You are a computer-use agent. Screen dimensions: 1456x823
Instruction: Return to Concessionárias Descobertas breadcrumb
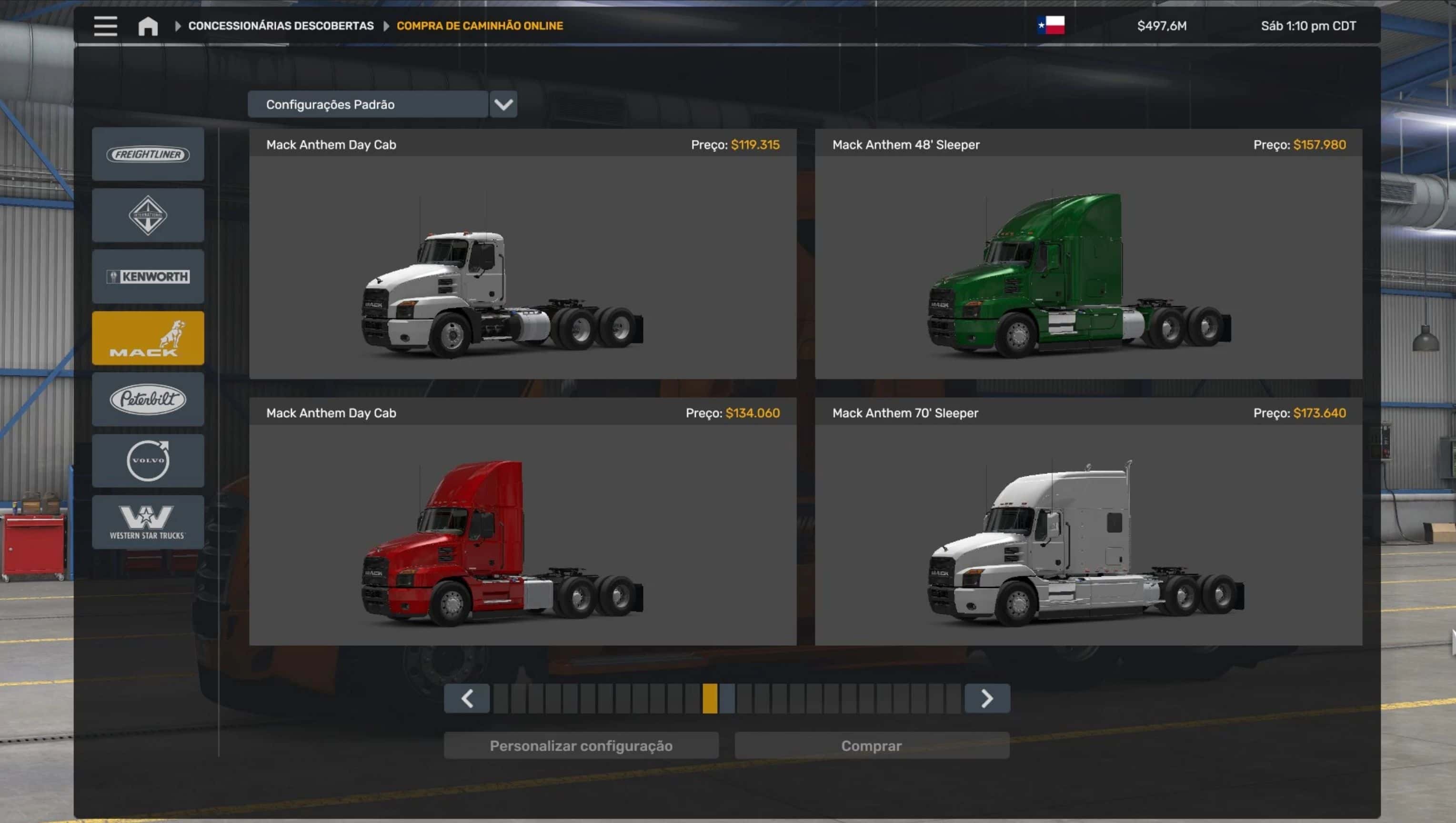pyautogui.click(x=281, y=26)
